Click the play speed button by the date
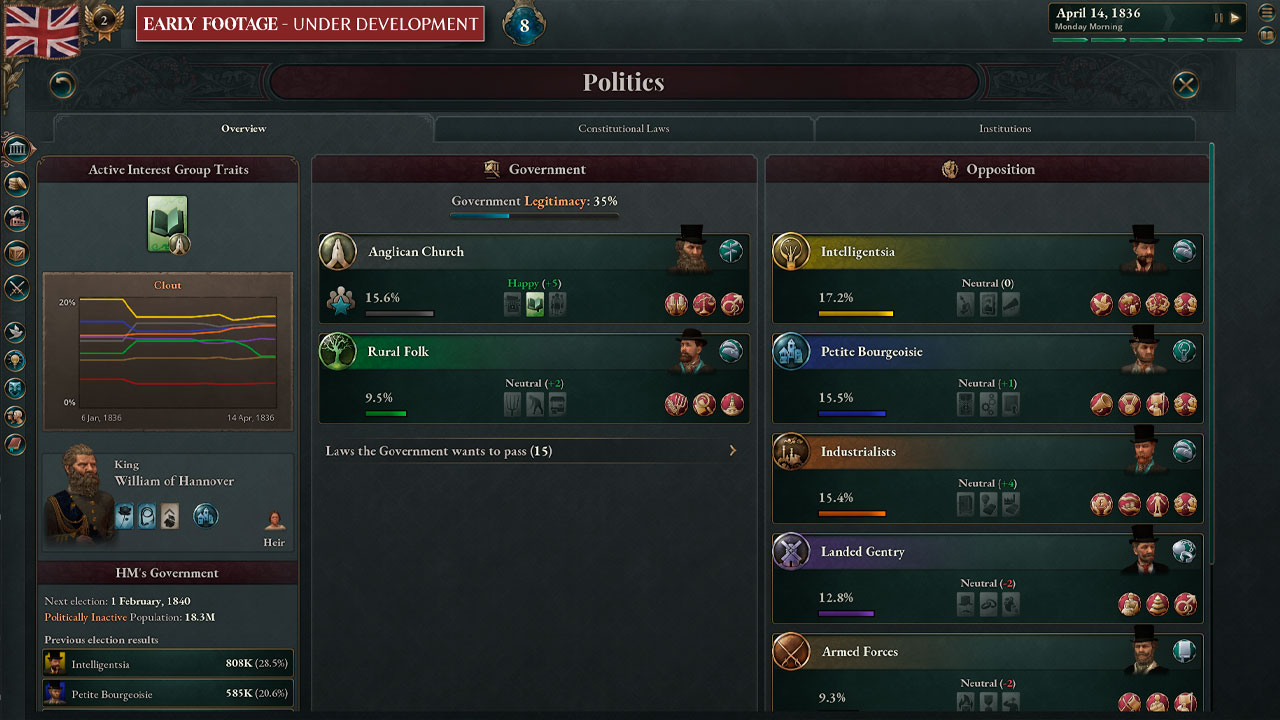This screenshot has width=1280, height=720. tap(1235, 17)
